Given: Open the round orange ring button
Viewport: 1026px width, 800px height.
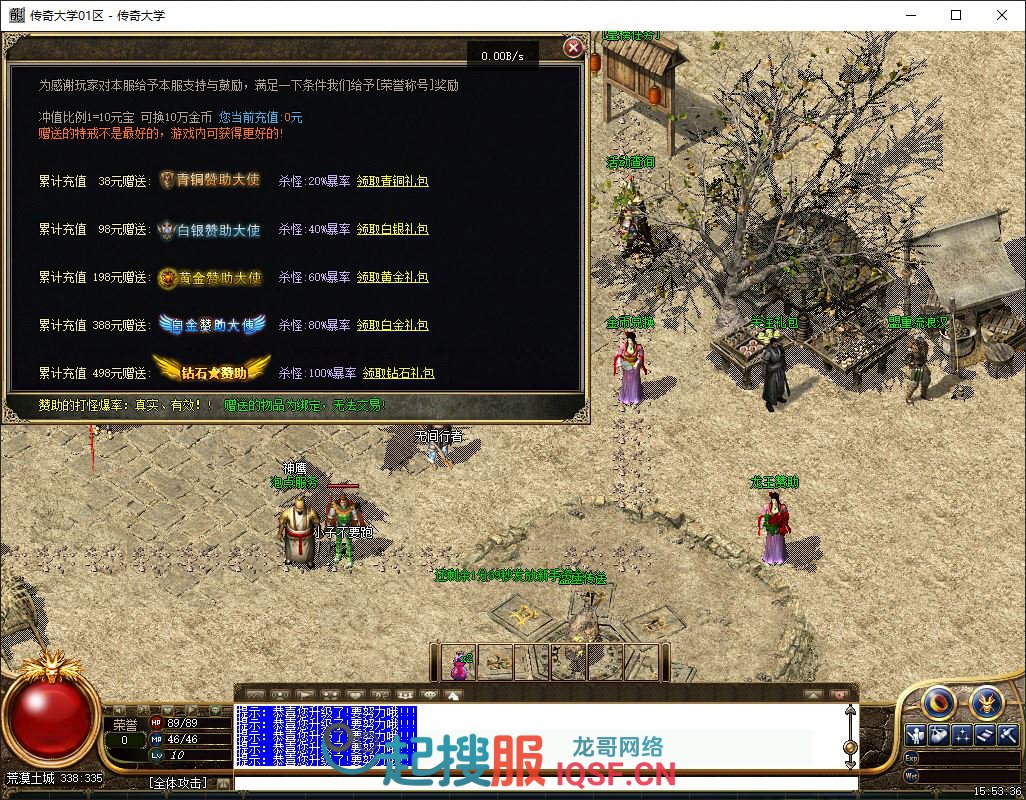Looking at the screenshot, I should pos(938,702).
